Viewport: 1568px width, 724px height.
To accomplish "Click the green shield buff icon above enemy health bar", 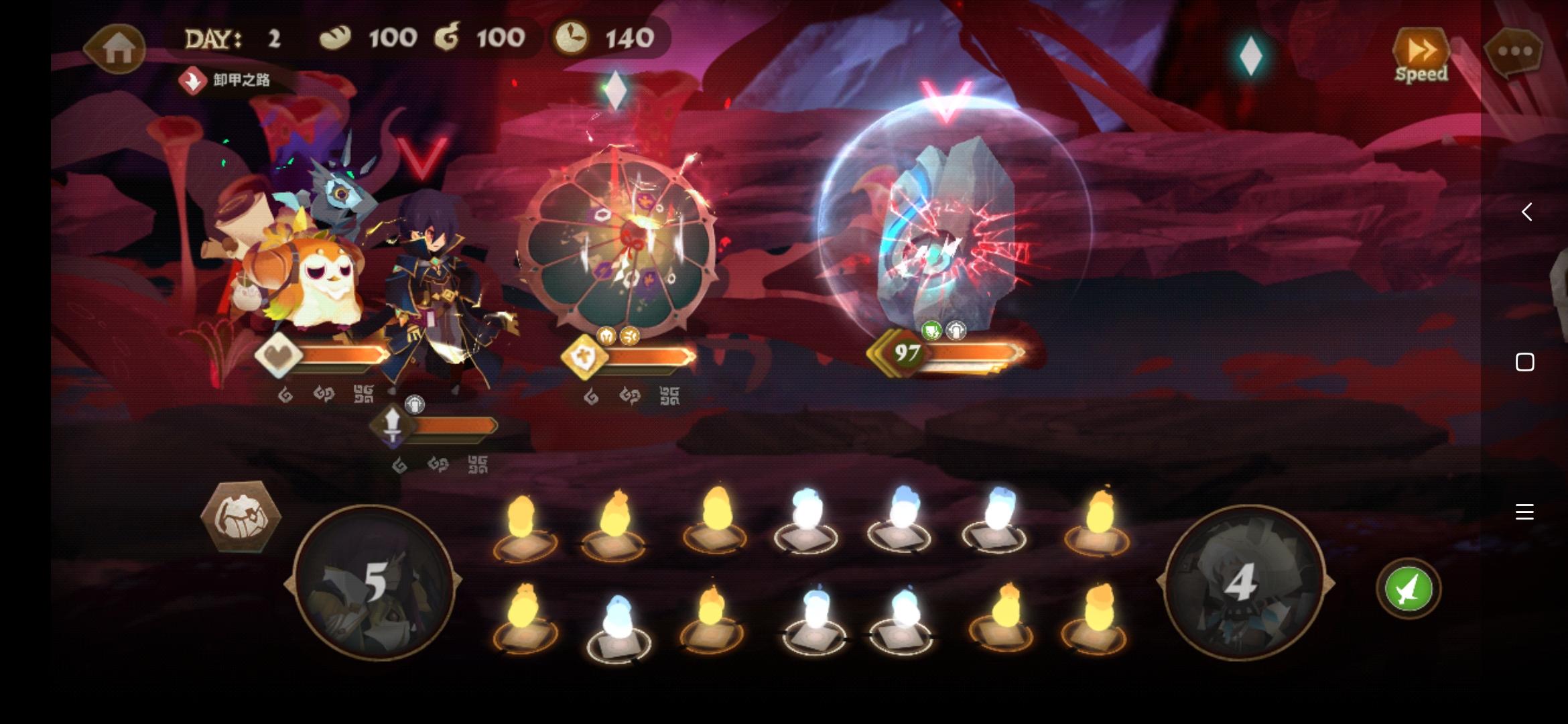I will (x=931, y=330).
